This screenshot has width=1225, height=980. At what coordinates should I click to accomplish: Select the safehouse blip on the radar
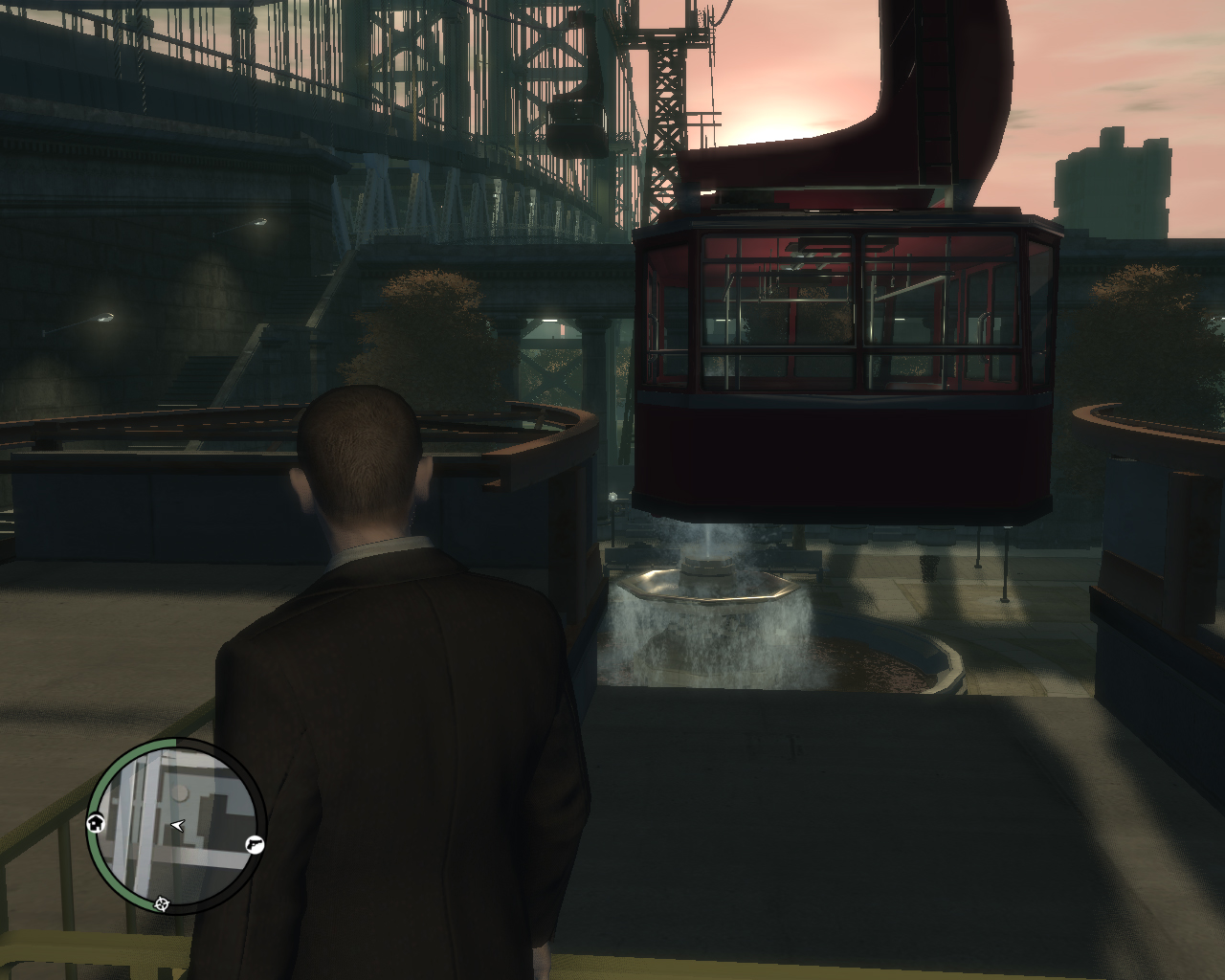pos(96,823)
